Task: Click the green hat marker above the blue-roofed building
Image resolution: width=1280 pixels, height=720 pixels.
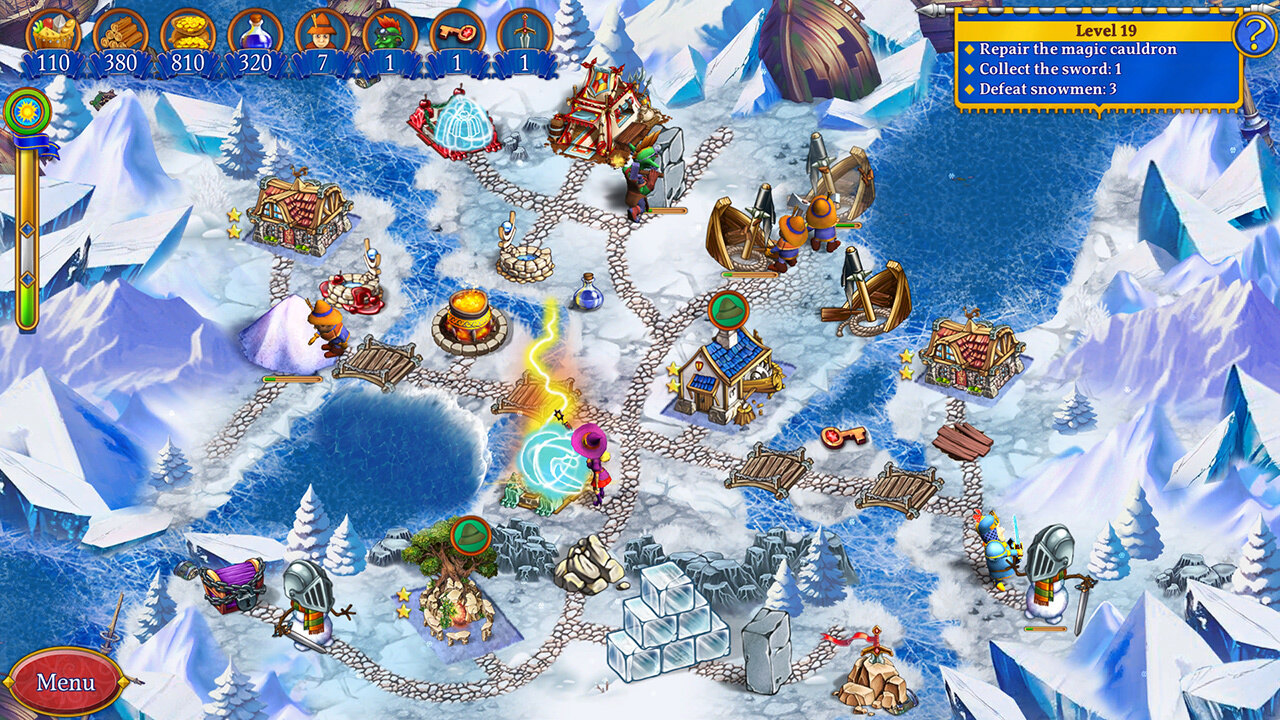Action: pyautogui.click(x=729, y=310)
